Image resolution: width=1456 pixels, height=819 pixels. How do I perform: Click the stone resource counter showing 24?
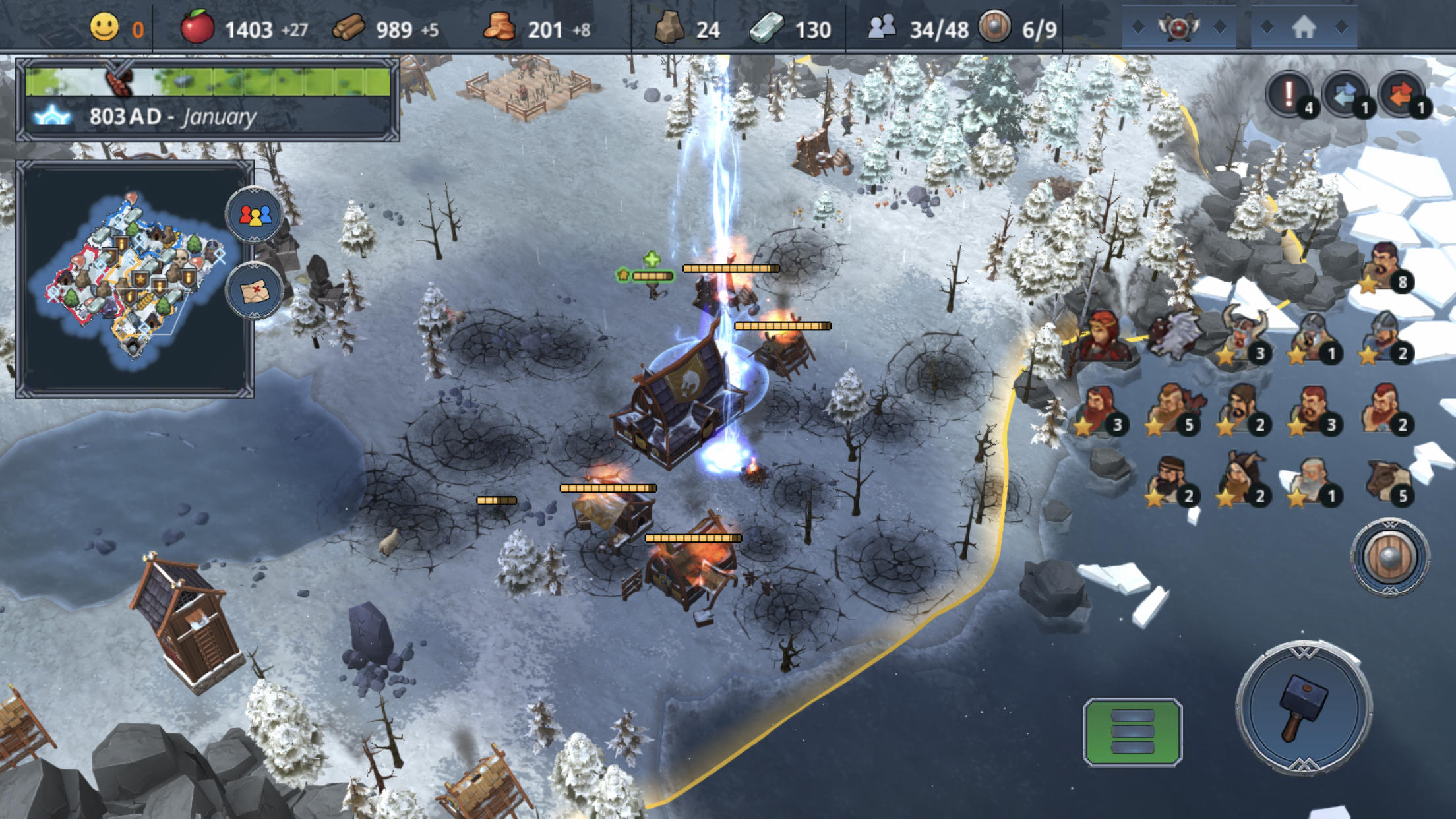670,28
